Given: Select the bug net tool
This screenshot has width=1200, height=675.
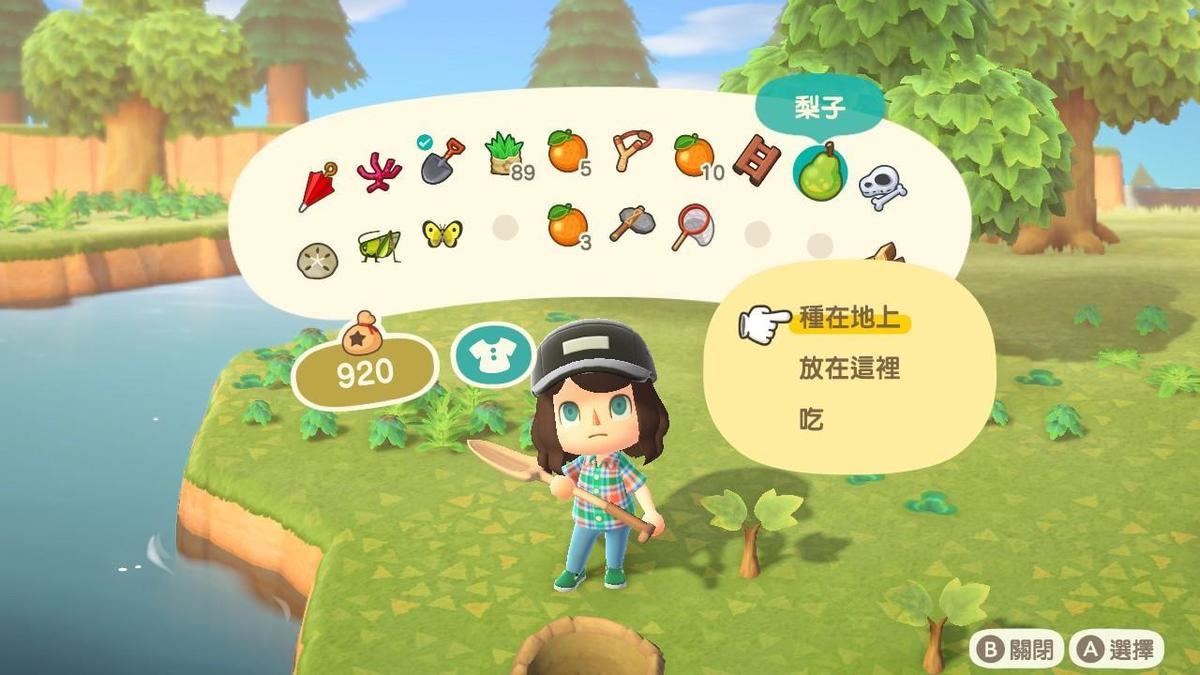Looking at the screenshot, I should 693,226.
